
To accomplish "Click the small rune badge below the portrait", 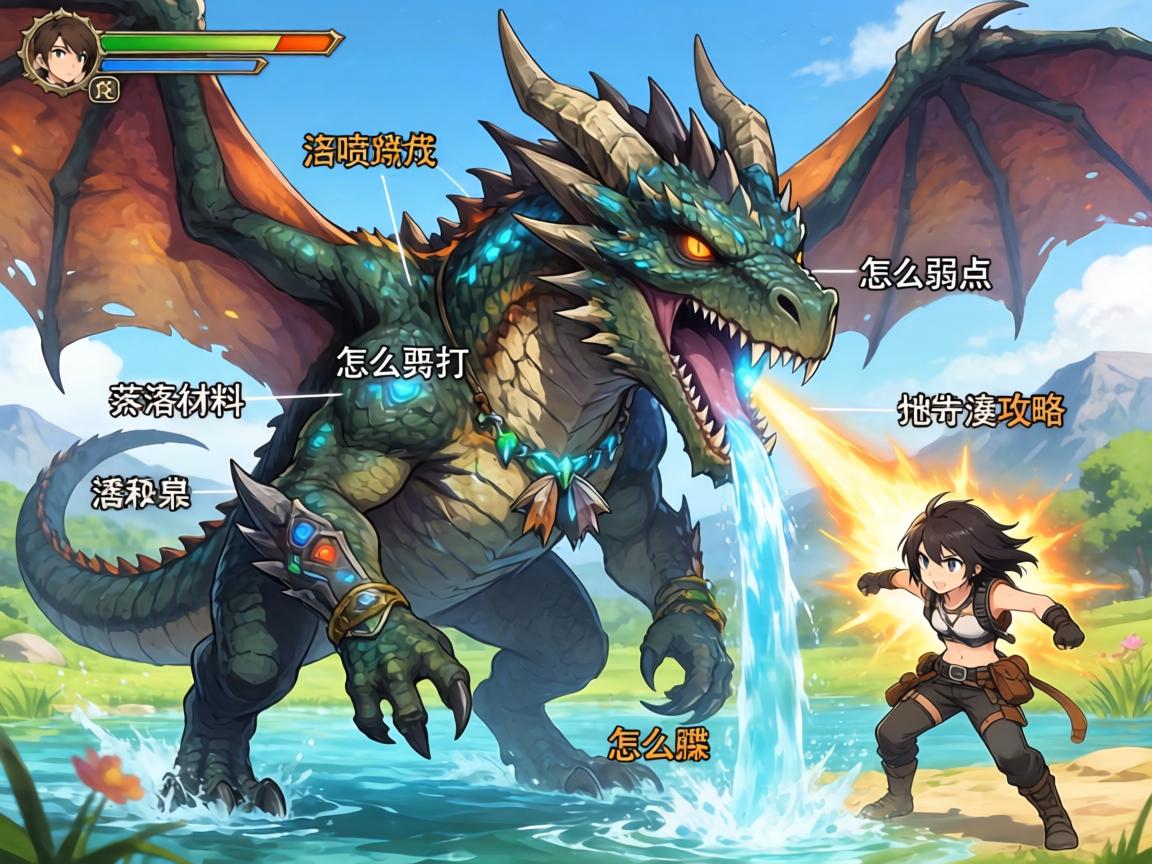I will click(103, 90).
